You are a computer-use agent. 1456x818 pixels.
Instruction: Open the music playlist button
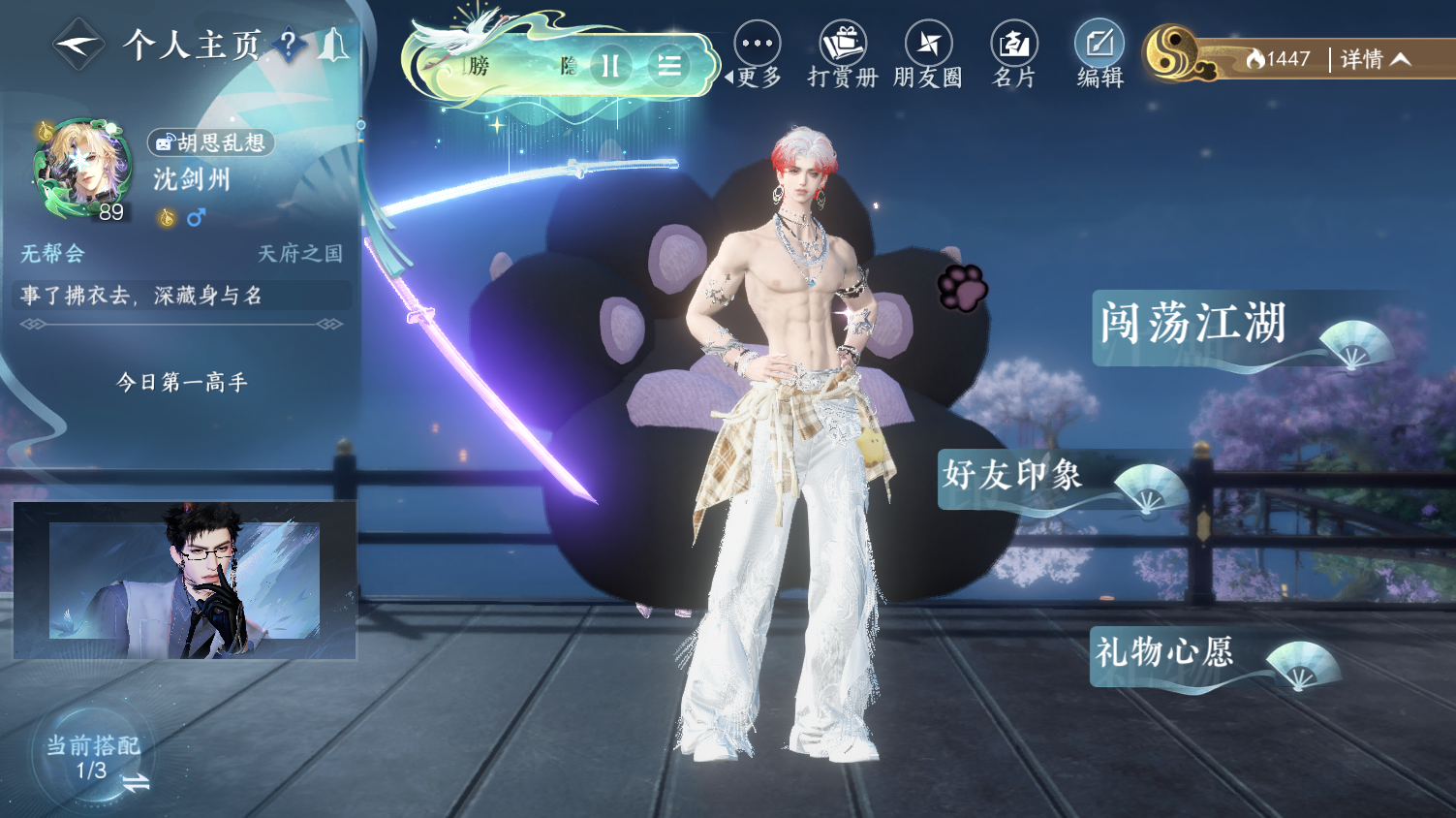[668, 66]
